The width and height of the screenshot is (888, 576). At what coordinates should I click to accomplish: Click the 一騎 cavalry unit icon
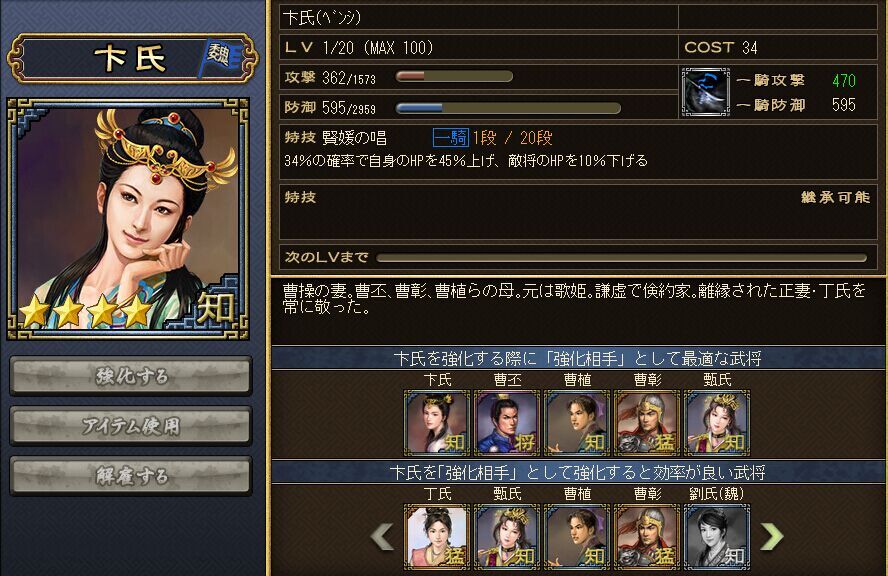pyautogui.click(x=704, y=91)
